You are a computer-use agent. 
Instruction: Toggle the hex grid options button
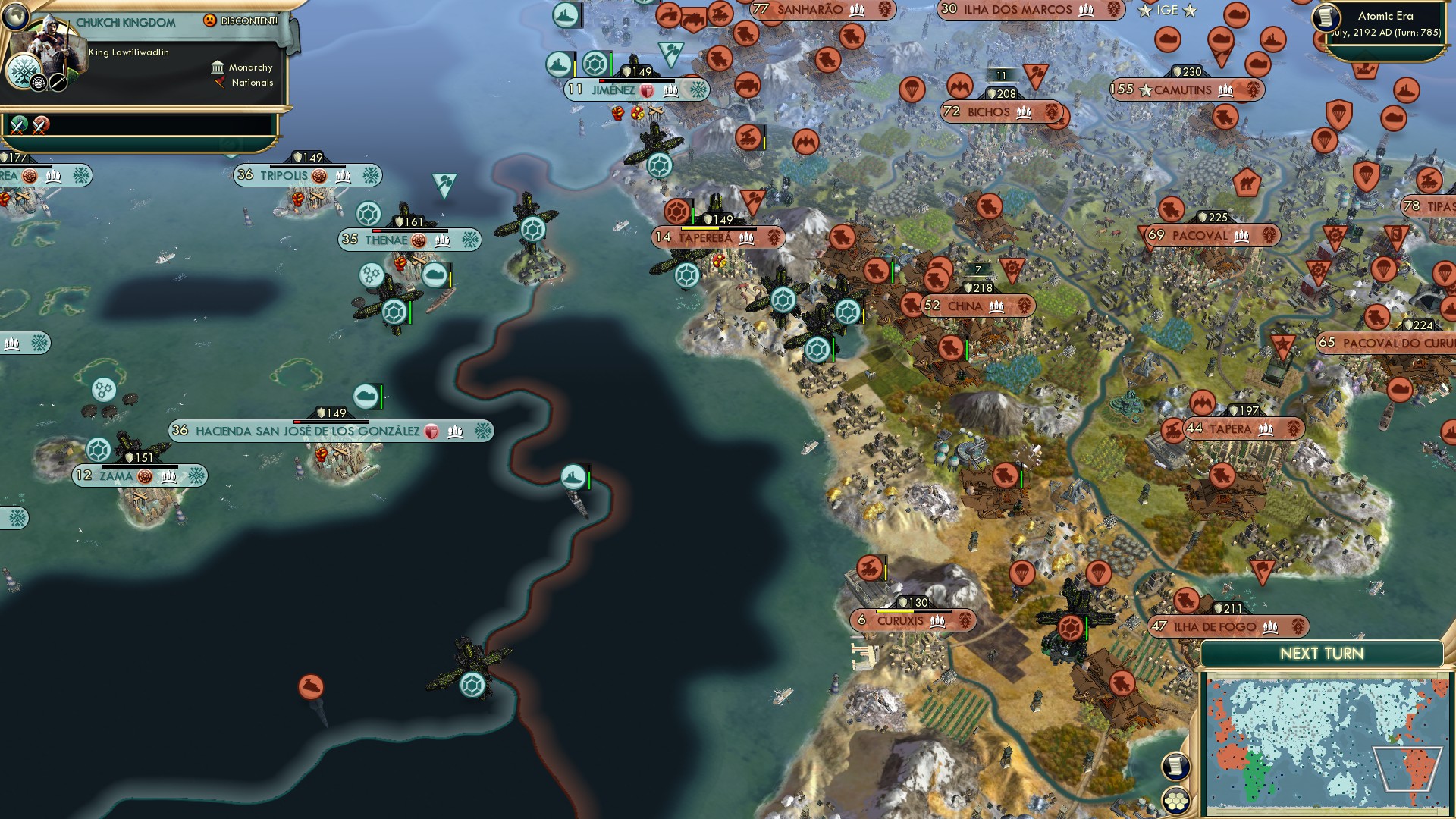(1175, 800)
